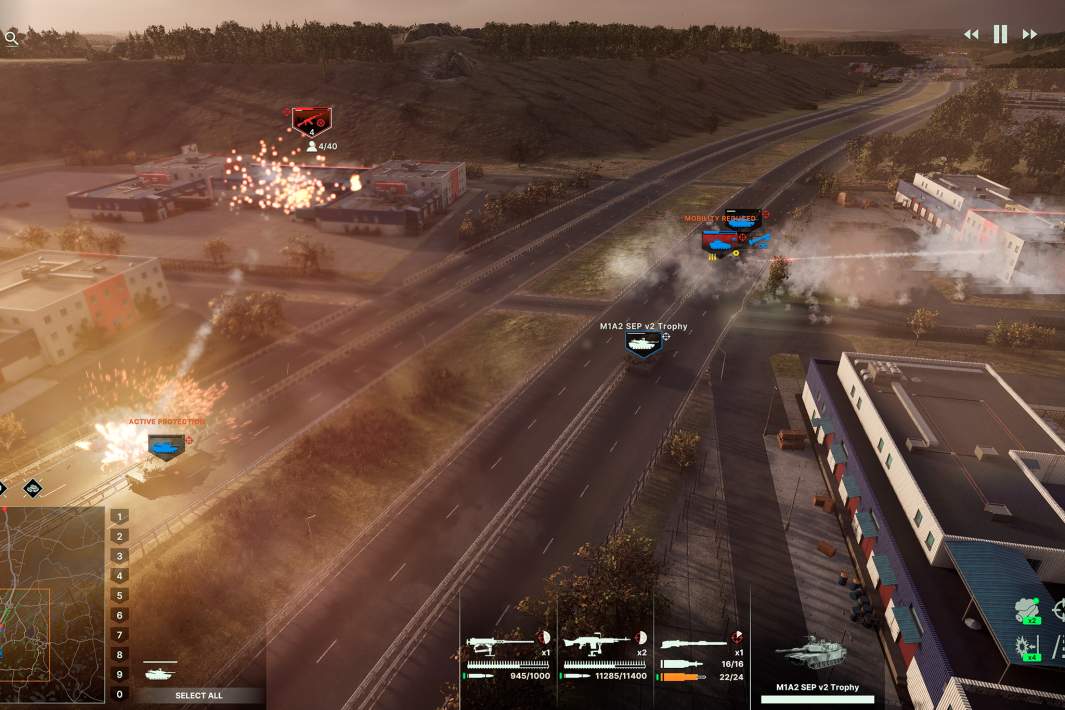
Task: Click the tank unit card above Select All
Action: (161, 673)
